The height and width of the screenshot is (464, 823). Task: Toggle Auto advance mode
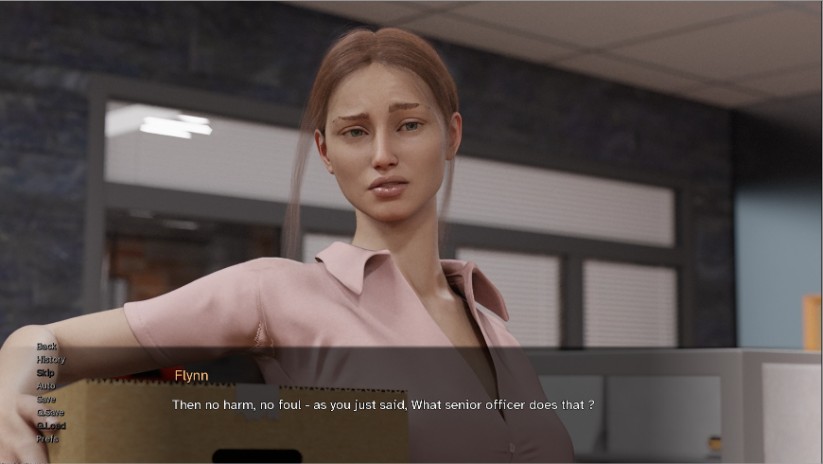coord(46,386)
